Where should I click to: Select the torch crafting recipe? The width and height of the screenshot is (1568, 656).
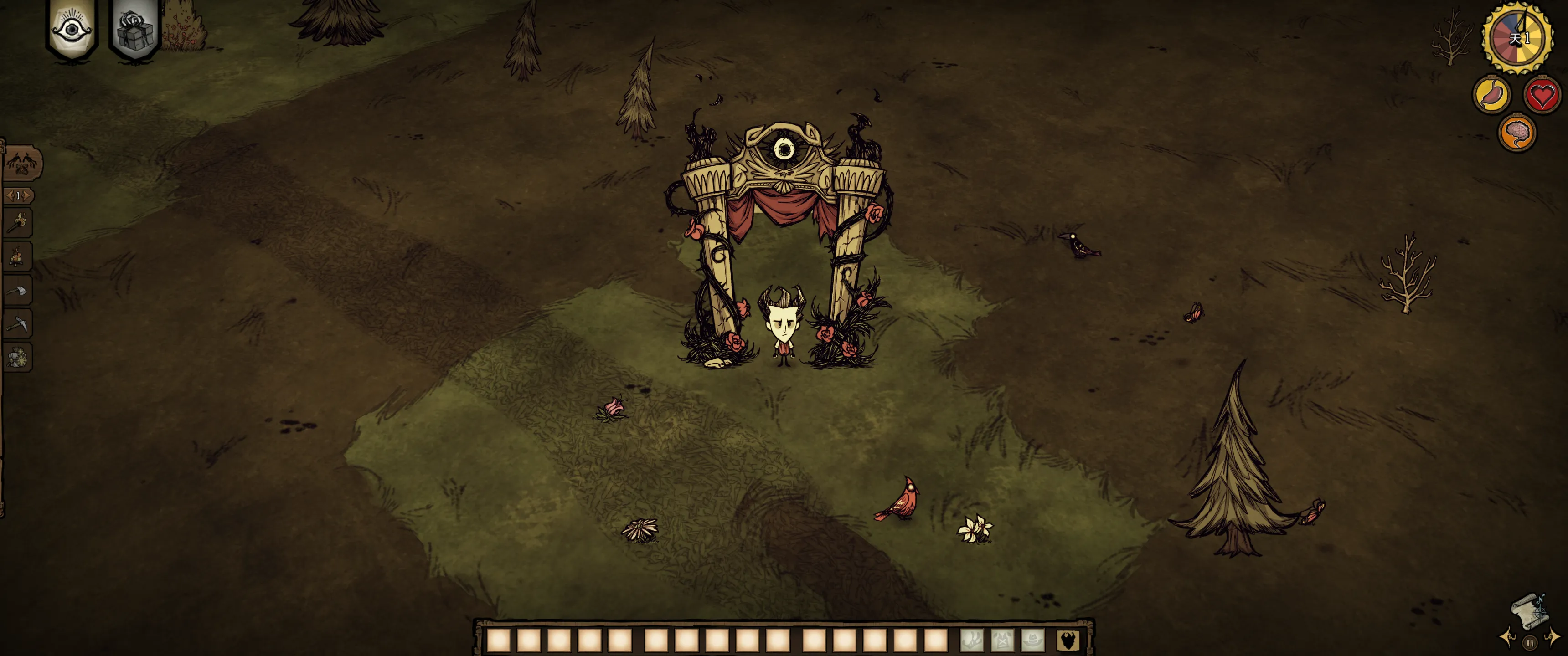pos(18,223)
